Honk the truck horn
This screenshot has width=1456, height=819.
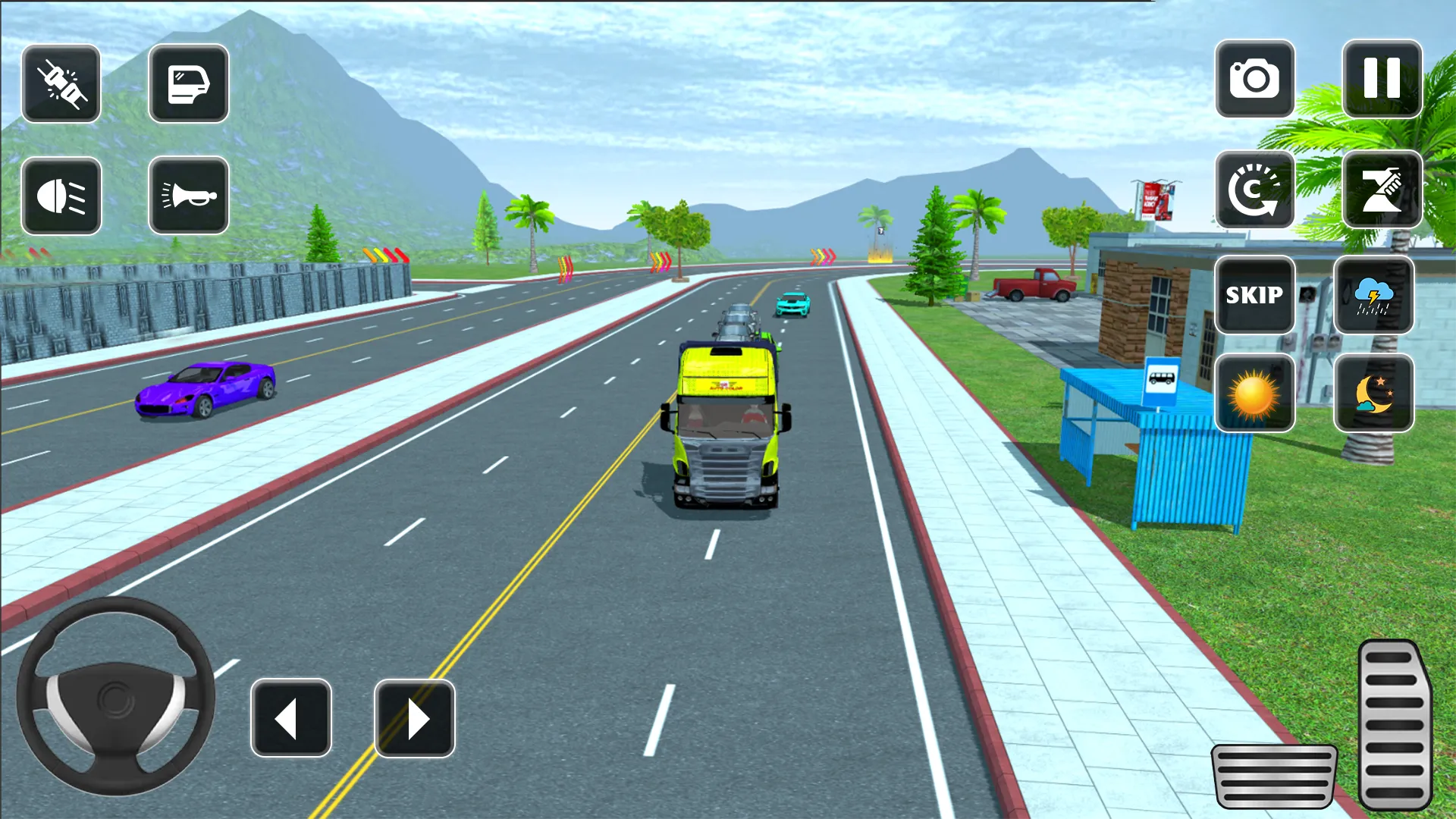tap(188, 196)
